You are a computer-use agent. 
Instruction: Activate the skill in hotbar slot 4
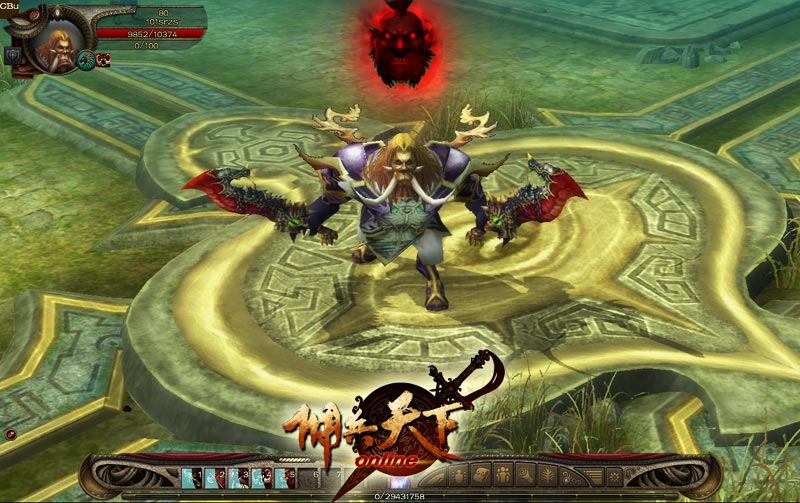pos(261,477)
